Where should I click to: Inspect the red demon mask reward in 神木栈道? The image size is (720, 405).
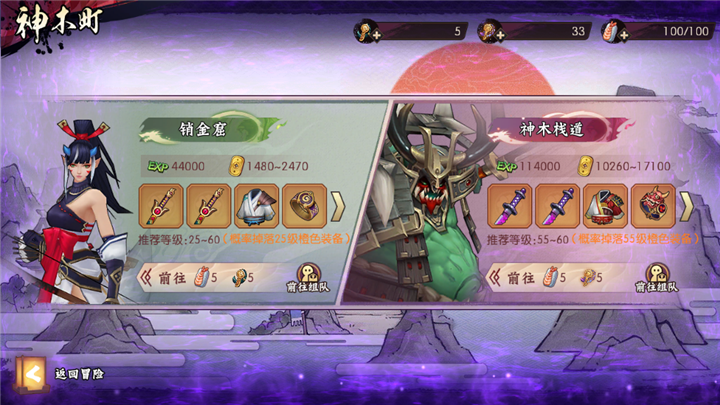pyautogui.click(x=652, y=205)
